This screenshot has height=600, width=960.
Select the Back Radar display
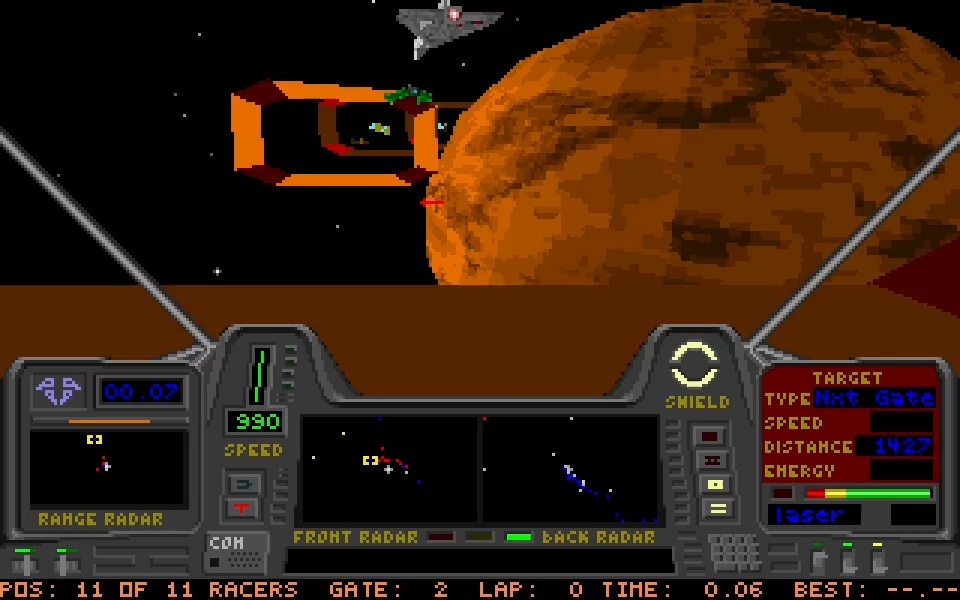pos(571,469)
